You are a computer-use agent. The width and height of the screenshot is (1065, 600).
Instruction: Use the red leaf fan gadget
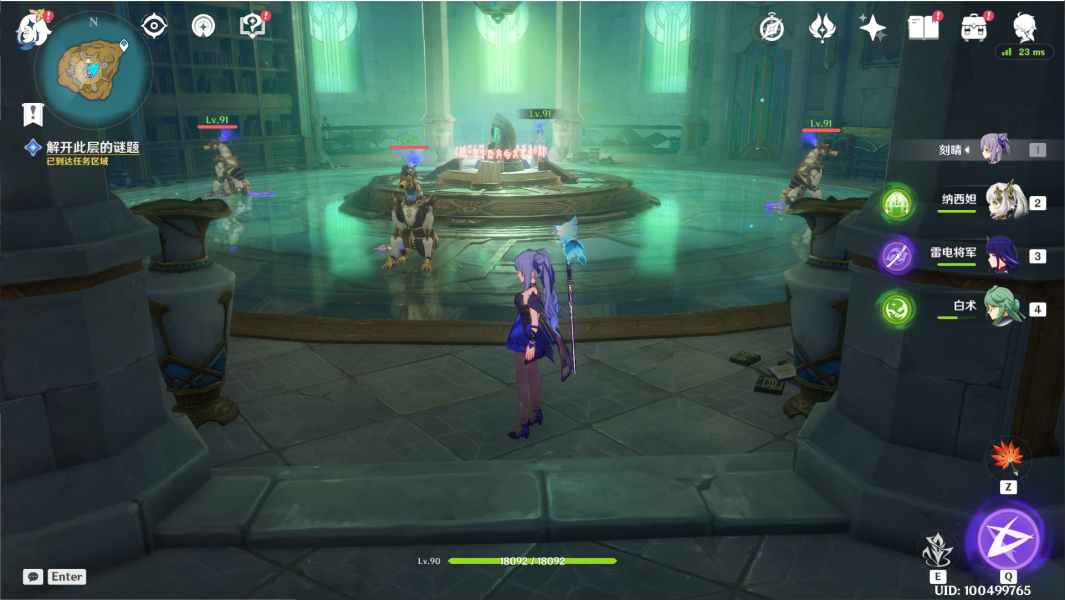(x=1008, y=458)
